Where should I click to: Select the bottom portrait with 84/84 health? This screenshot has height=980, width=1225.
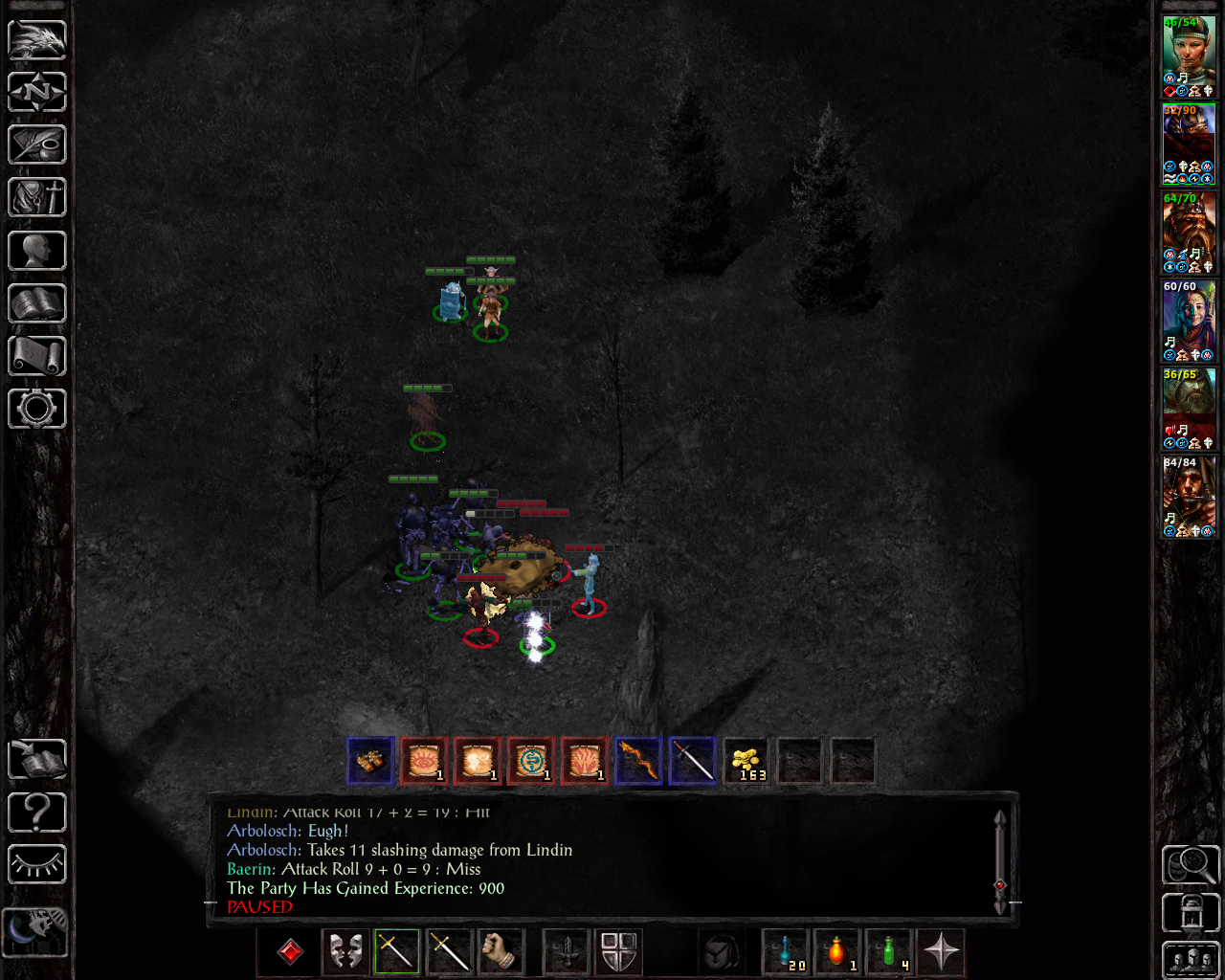pos(1189,497)
